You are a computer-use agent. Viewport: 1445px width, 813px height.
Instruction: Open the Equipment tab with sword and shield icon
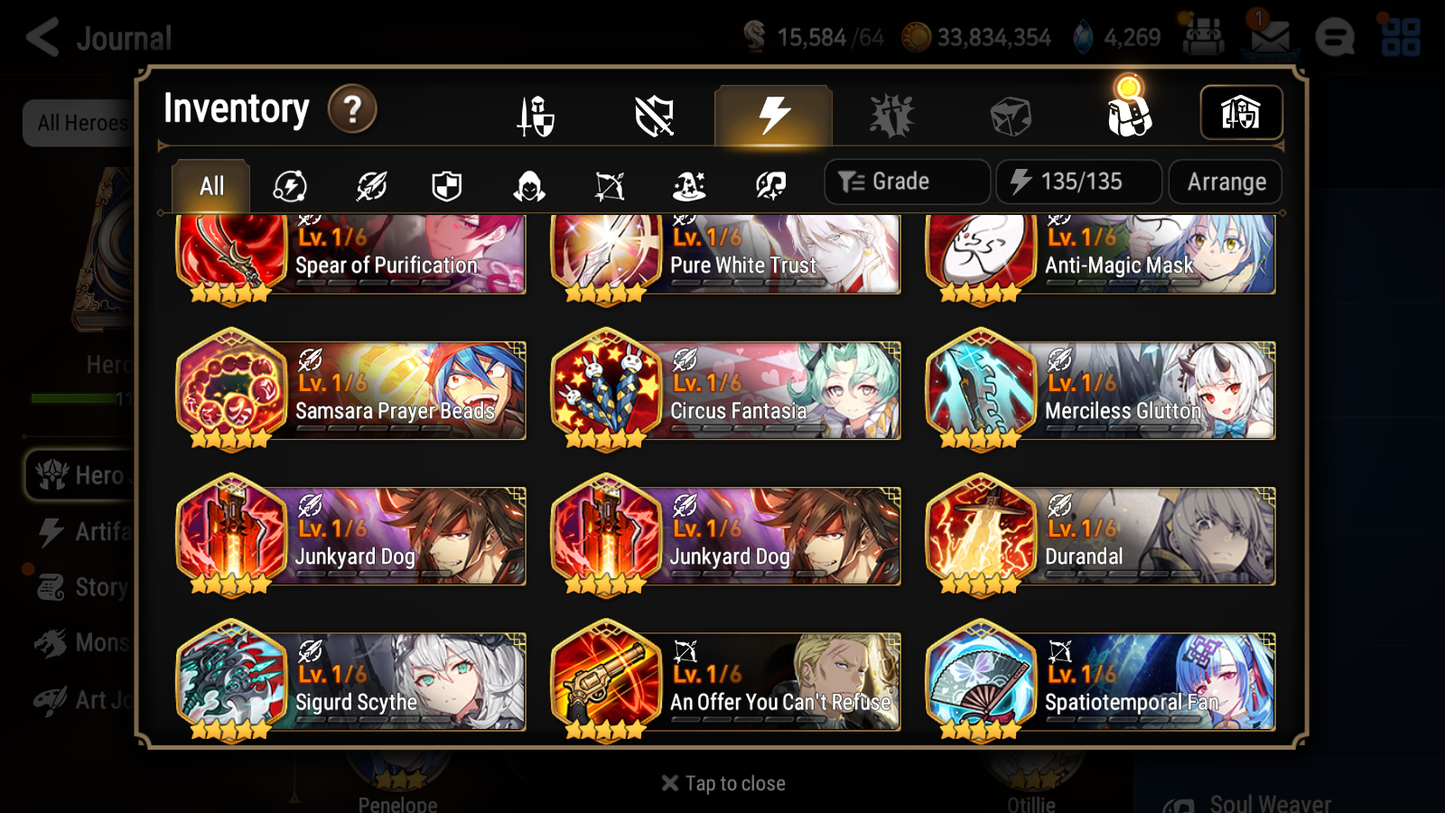click(537, 113)
